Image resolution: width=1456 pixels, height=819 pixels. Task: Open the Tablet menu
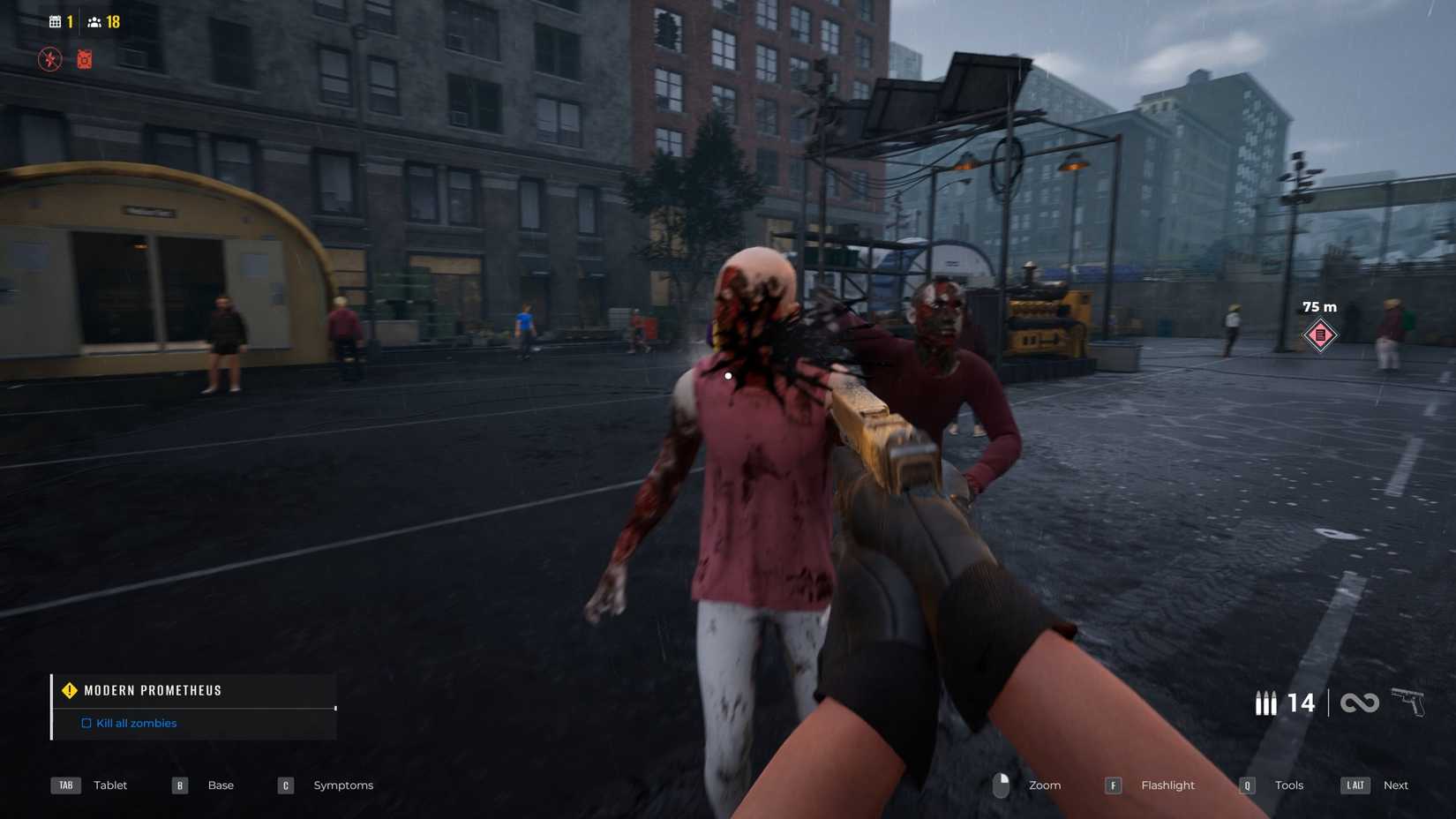(109, 785)
